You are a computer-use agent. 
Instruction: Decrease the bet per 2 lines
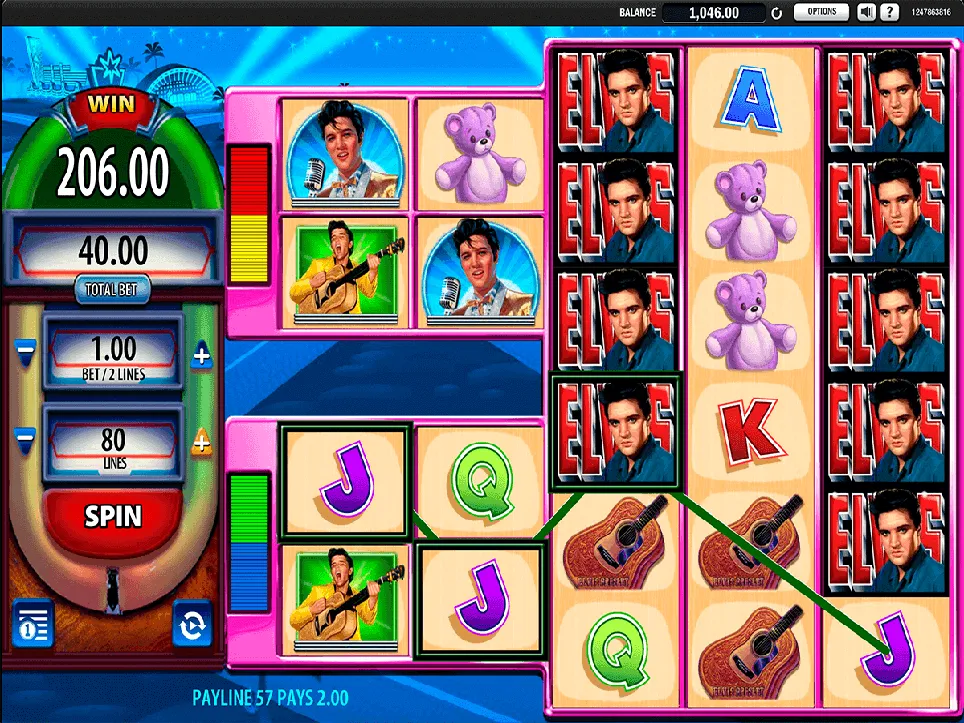pyautogui.click(x=25, y=351)
